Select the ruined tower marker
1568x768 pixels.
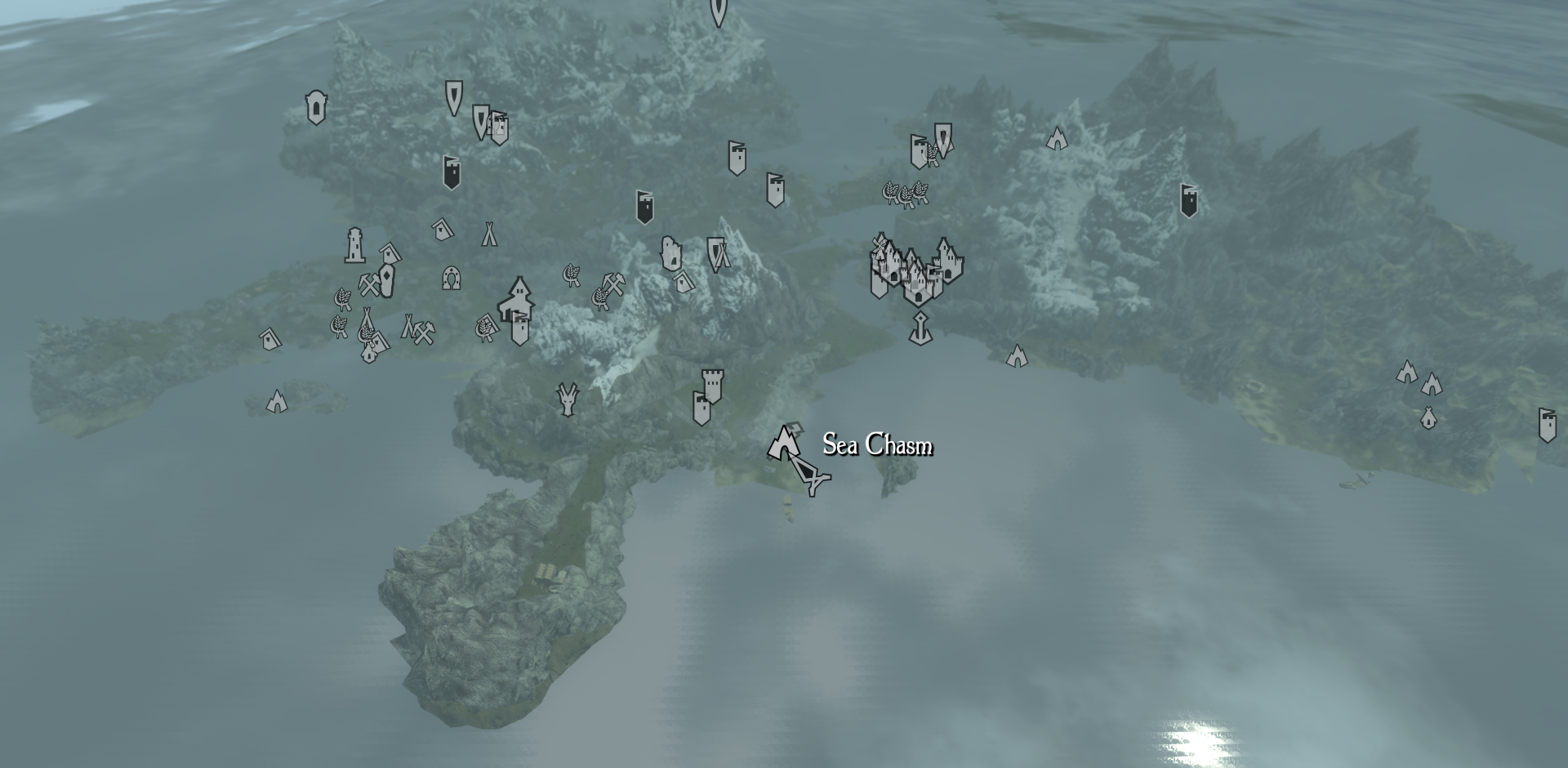point(670,253)
